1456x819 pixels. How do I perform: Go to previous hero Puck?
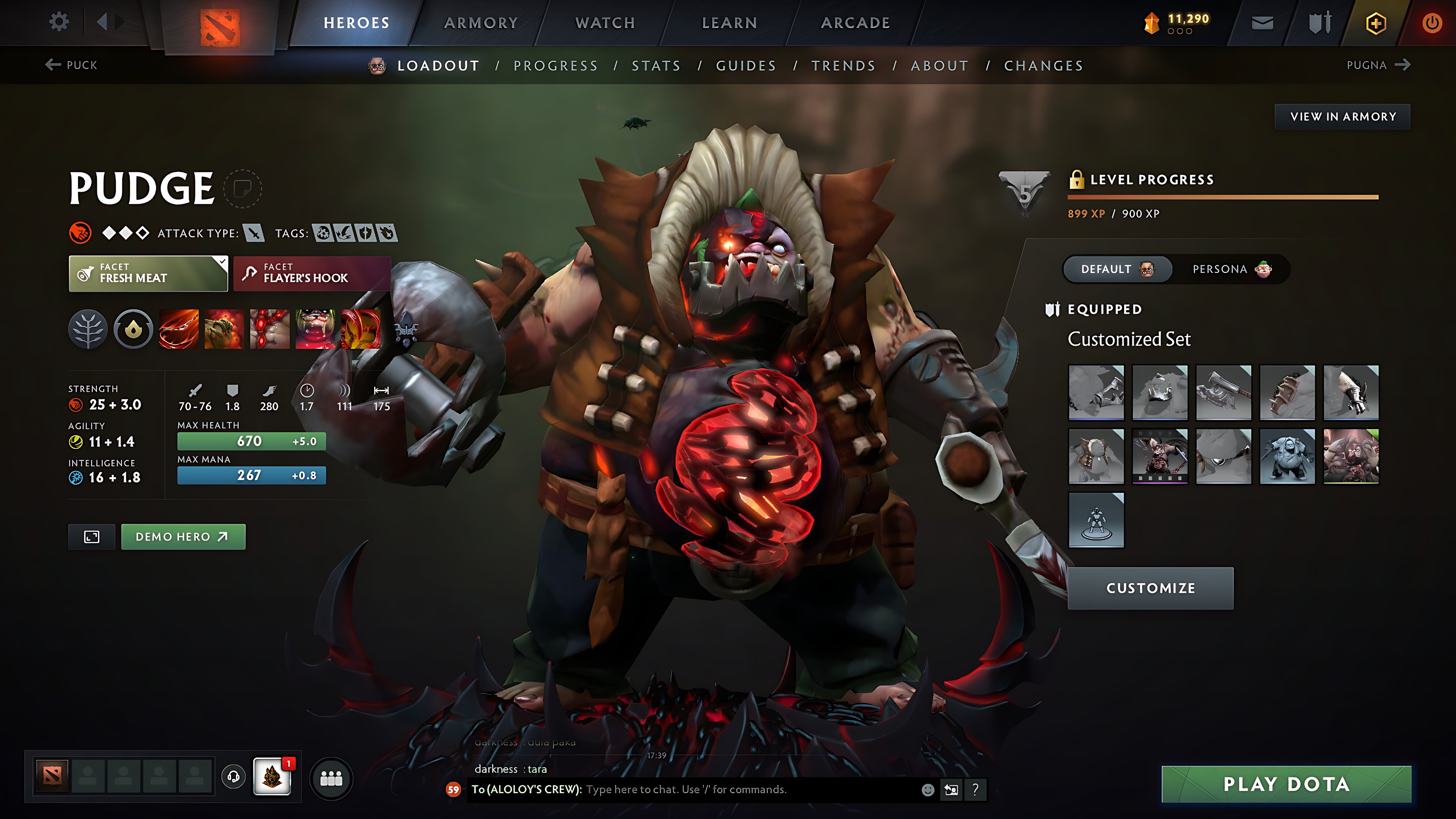click(x=72, y=65)
